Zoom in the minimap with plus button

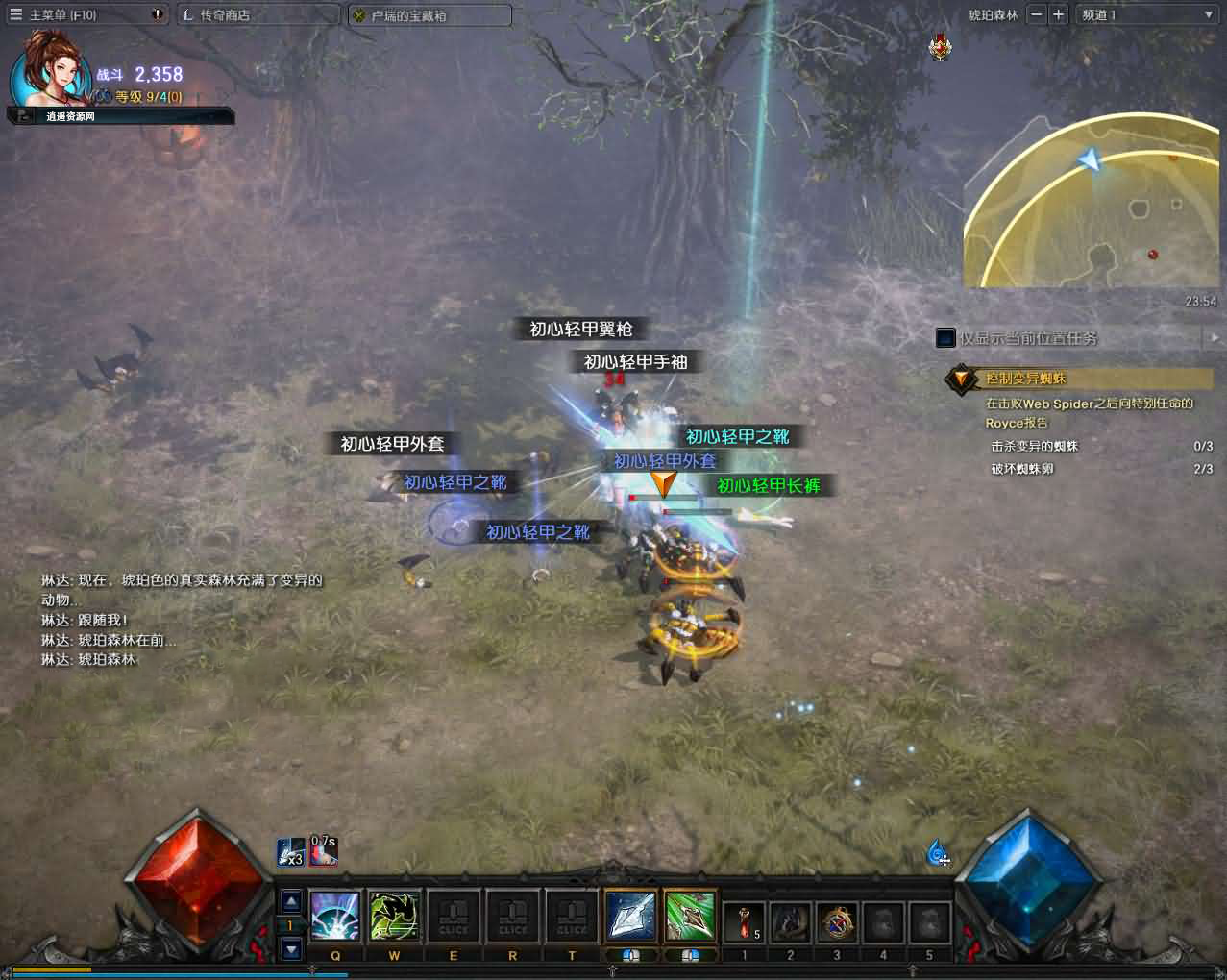[1058, 14]
